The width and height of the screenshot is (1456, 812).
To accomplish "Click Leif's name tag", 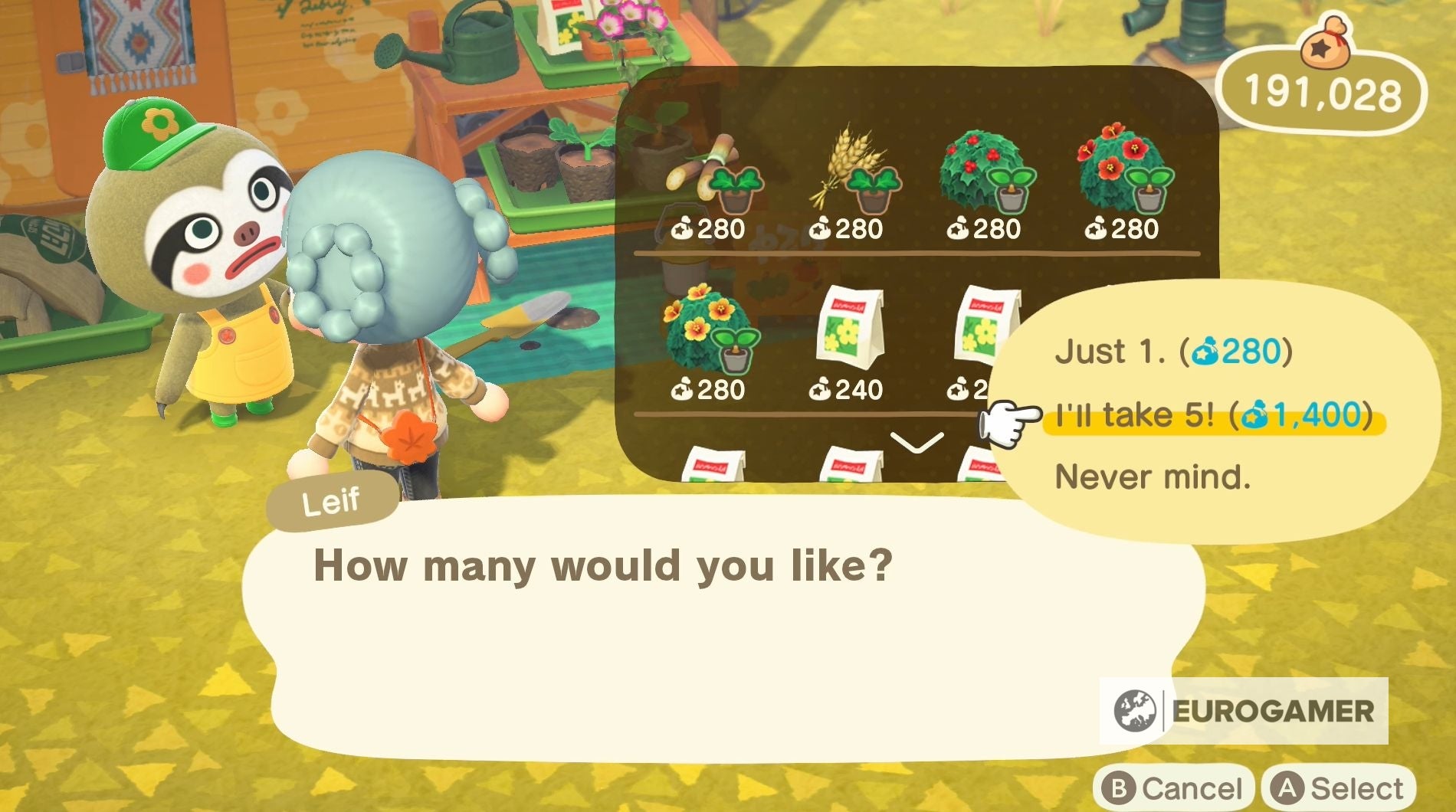I will (x=332, y=503).
